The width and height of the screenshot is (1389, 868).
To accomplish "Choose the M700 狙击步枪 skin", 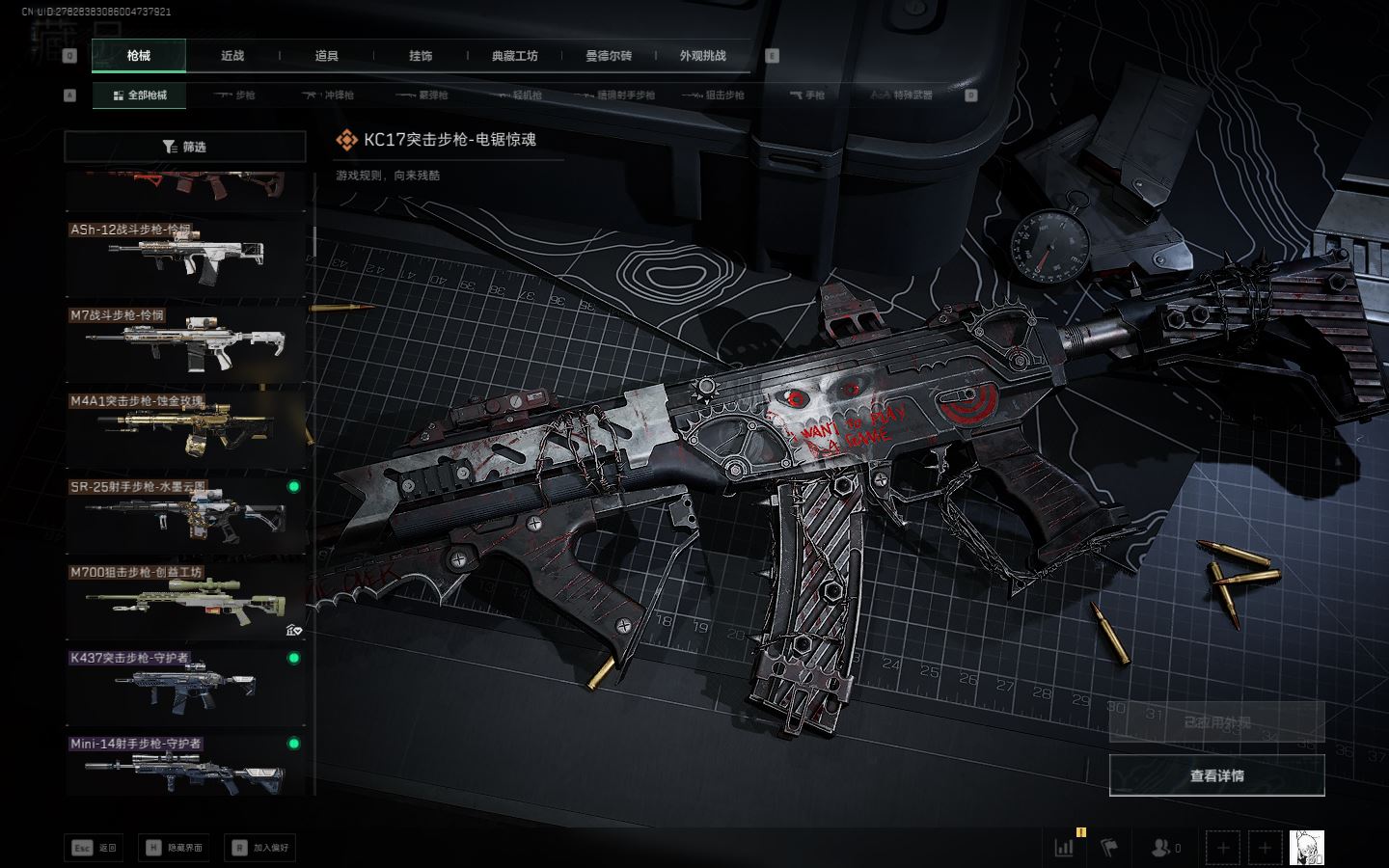I will click(185, 599).
